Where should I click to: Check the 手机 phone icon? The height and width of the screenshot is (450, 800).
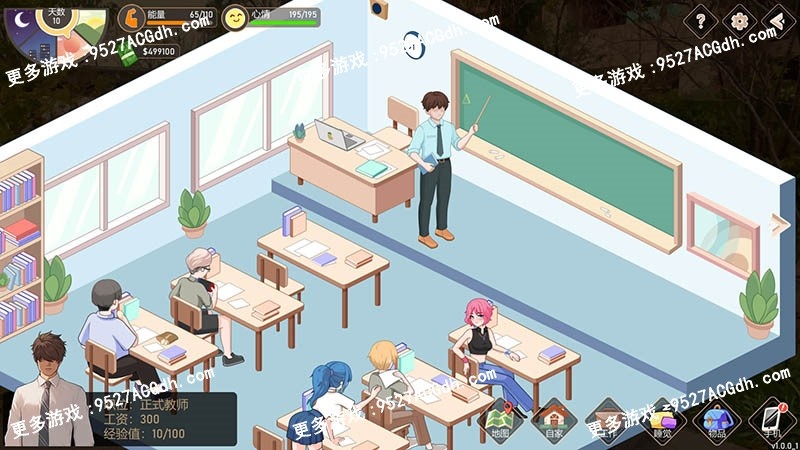tap(771, 418)
